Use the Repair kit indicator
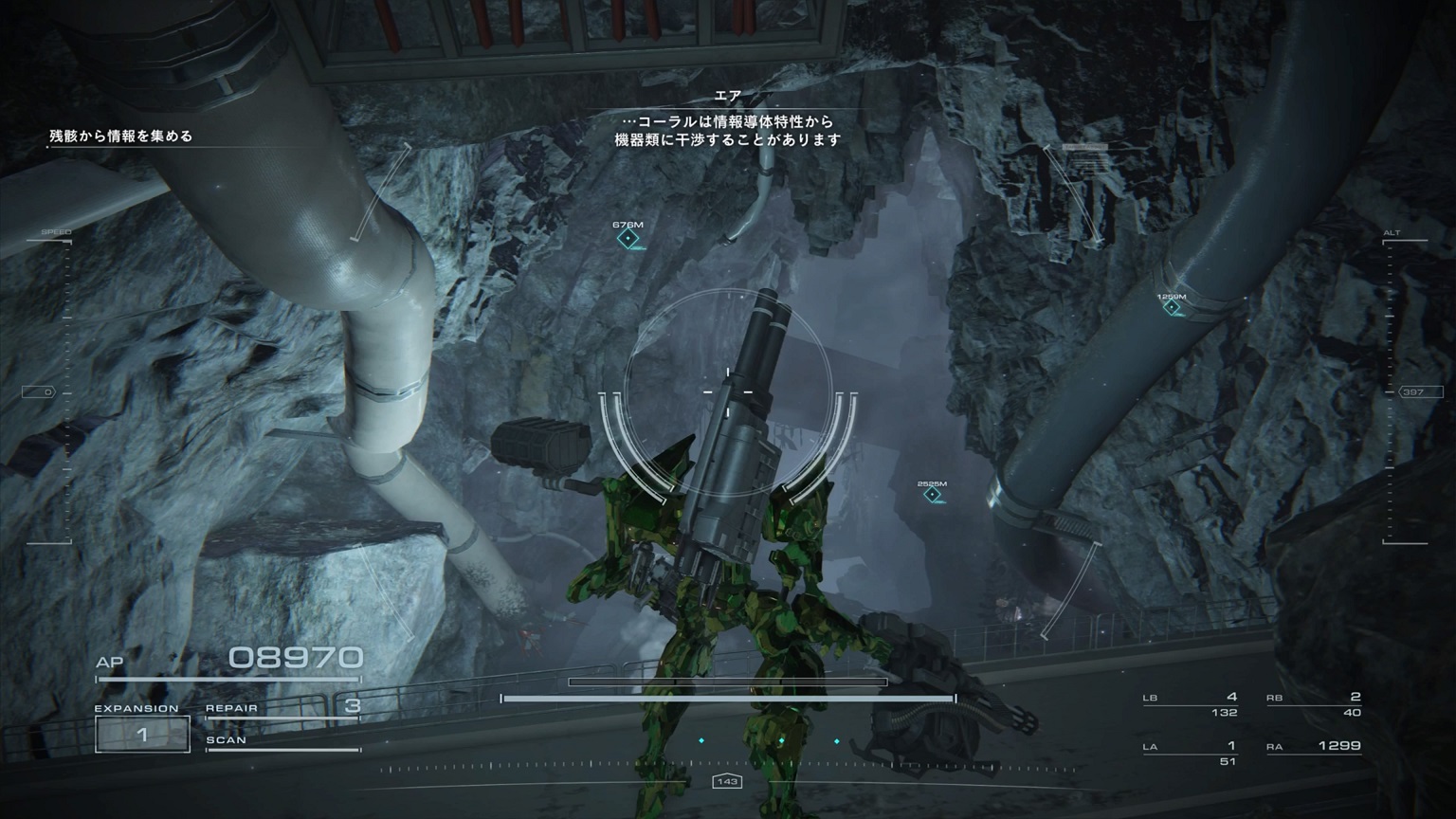1456x819 pixels. [282, 707]
